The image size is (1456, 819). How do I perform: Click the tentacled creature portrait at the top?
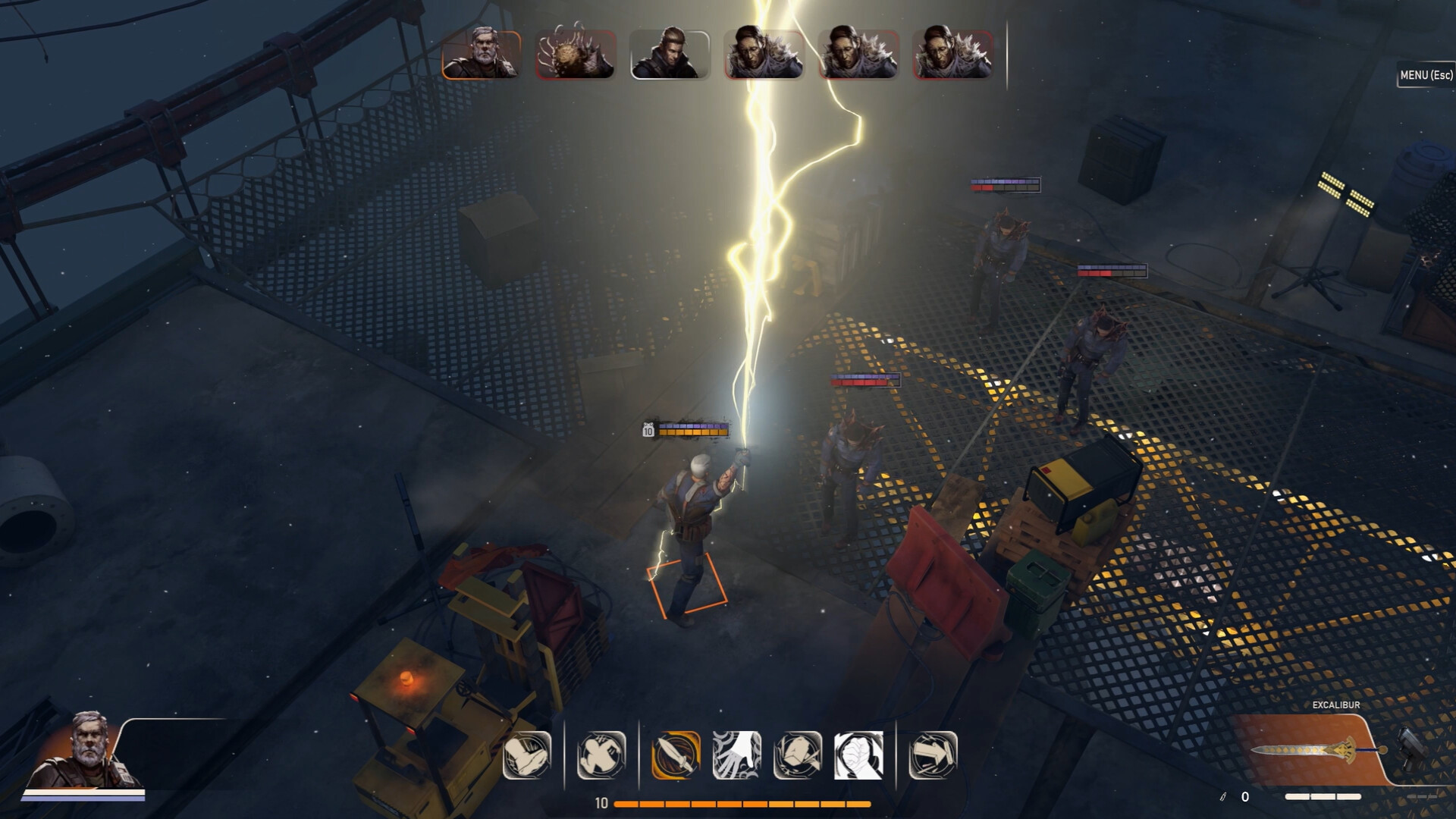pyautogui.click(x=576, y=53)
